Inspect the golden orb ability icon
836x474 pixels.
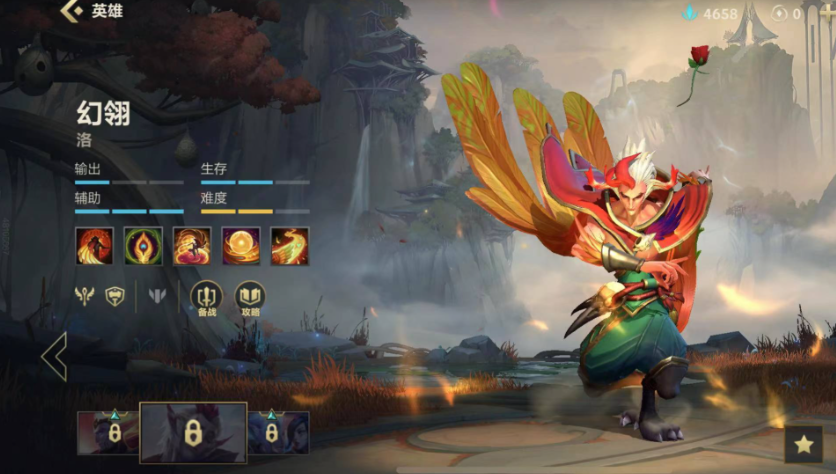[241, 246]
